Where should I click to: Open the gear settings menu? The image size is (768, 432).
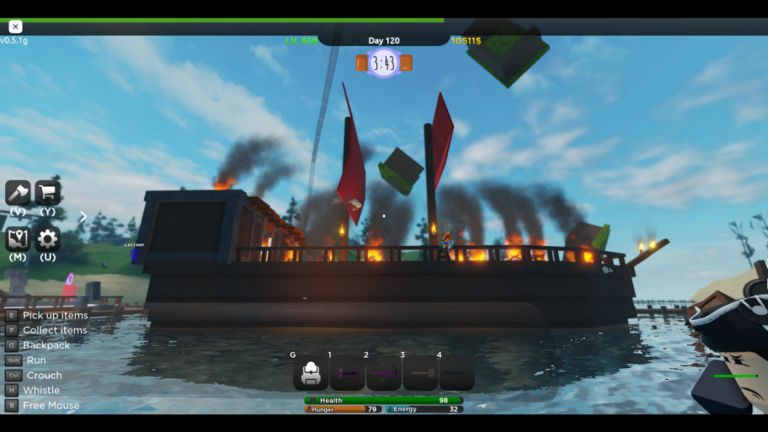pyautogui.click(x=47, y=239)
